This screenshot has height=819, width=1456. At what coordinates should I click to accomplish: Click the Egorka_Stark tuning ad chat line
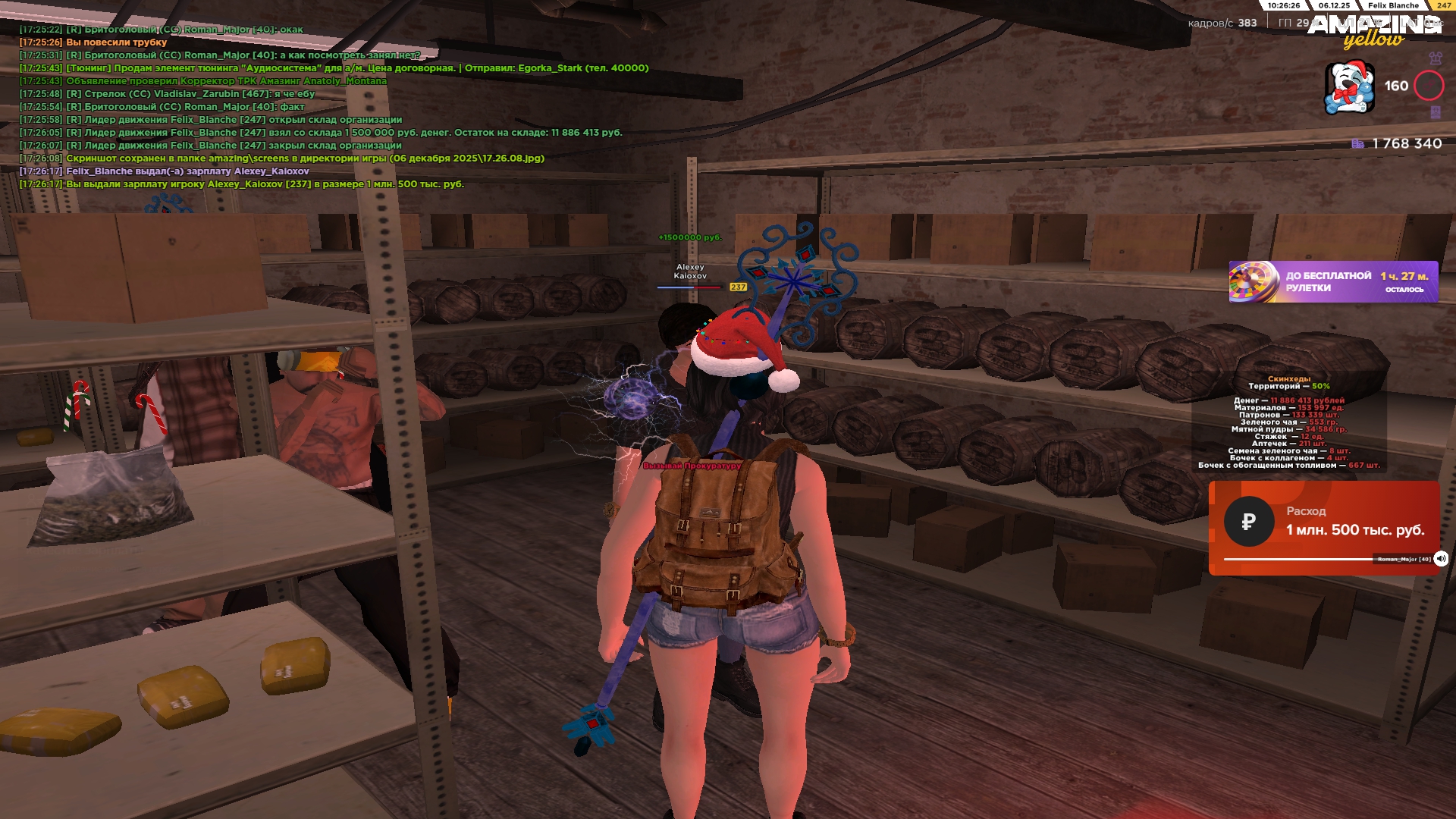356,68
